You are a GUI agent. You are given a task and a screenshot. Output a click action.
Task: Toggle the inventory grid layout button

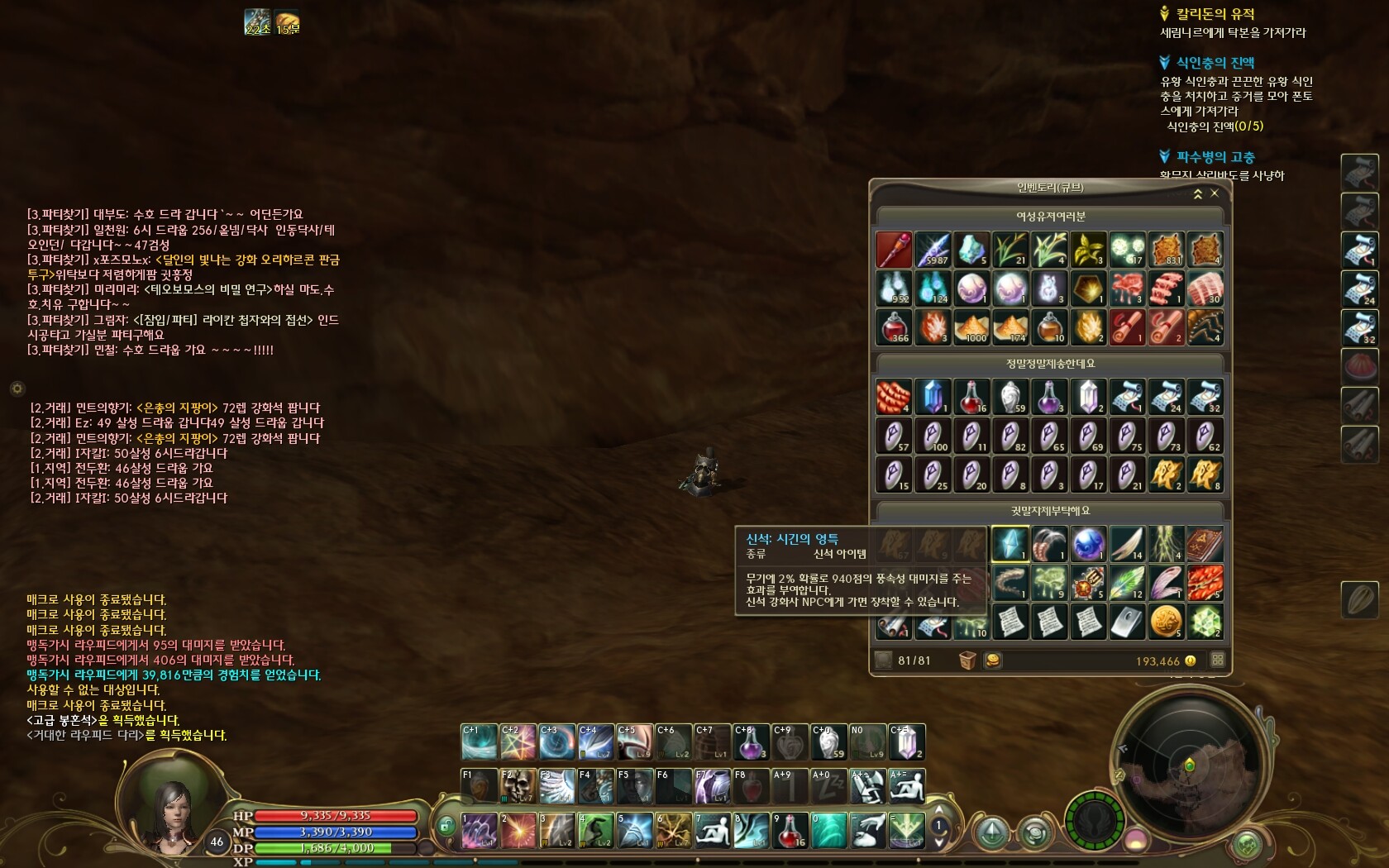coord(1217,660)
